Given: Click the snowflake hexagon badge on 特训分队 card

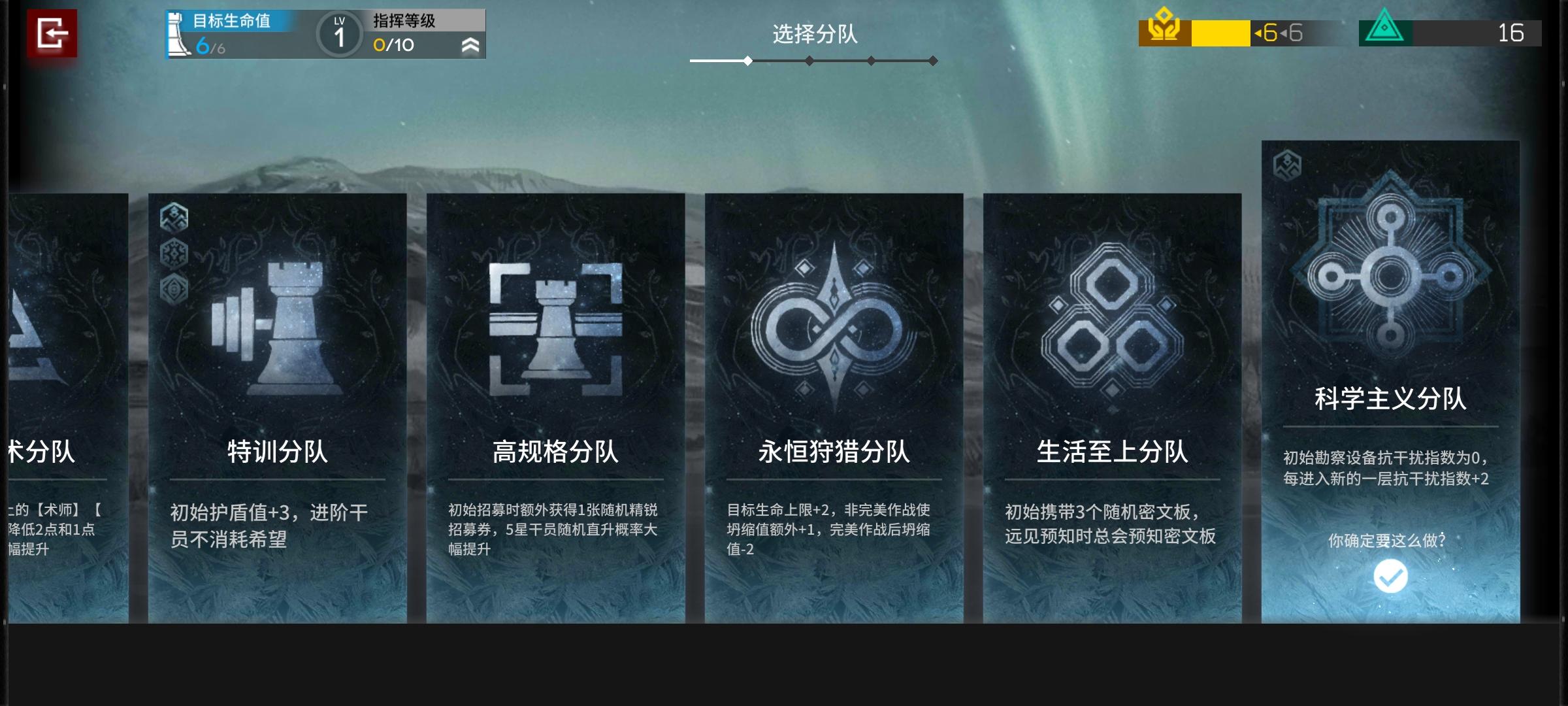Looking at the screenshot, I should 174,252.
